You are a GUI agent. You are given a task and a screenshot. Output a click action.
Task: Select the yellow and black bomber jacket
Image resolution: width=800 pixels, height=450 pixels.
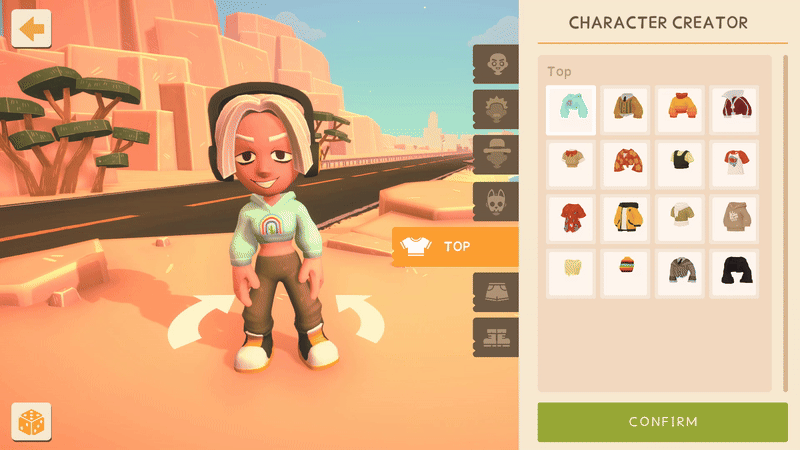click(626, 219)
